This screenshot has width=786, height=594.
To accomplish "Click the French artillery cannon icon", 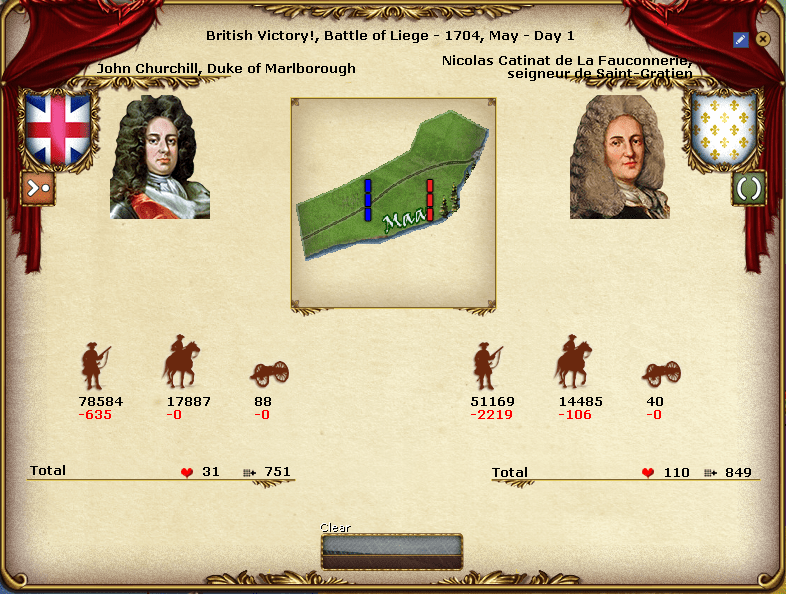I will pos(660,372).
